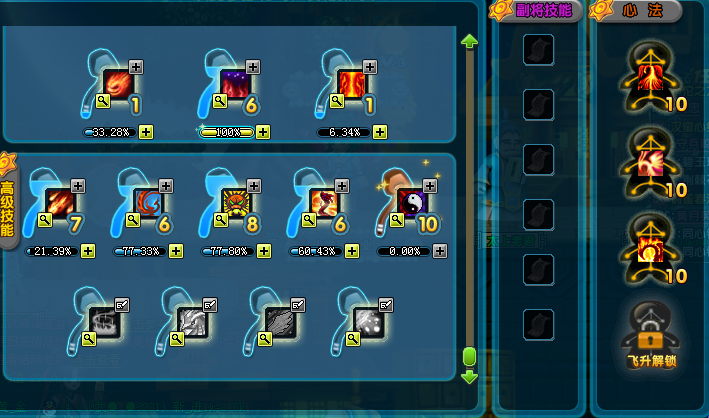The width and height of the screenshot is (709, 418).
Task: Open the 高级技能 side tab
Action: coord(7,203)
